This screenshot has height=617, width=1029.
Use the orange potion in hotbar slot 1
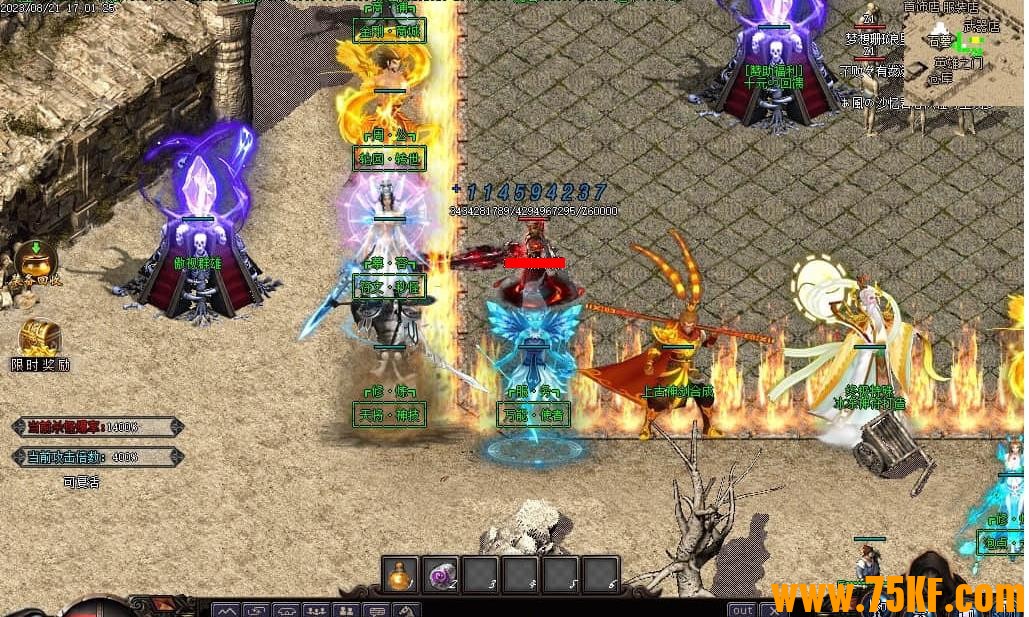click(401, 575)
